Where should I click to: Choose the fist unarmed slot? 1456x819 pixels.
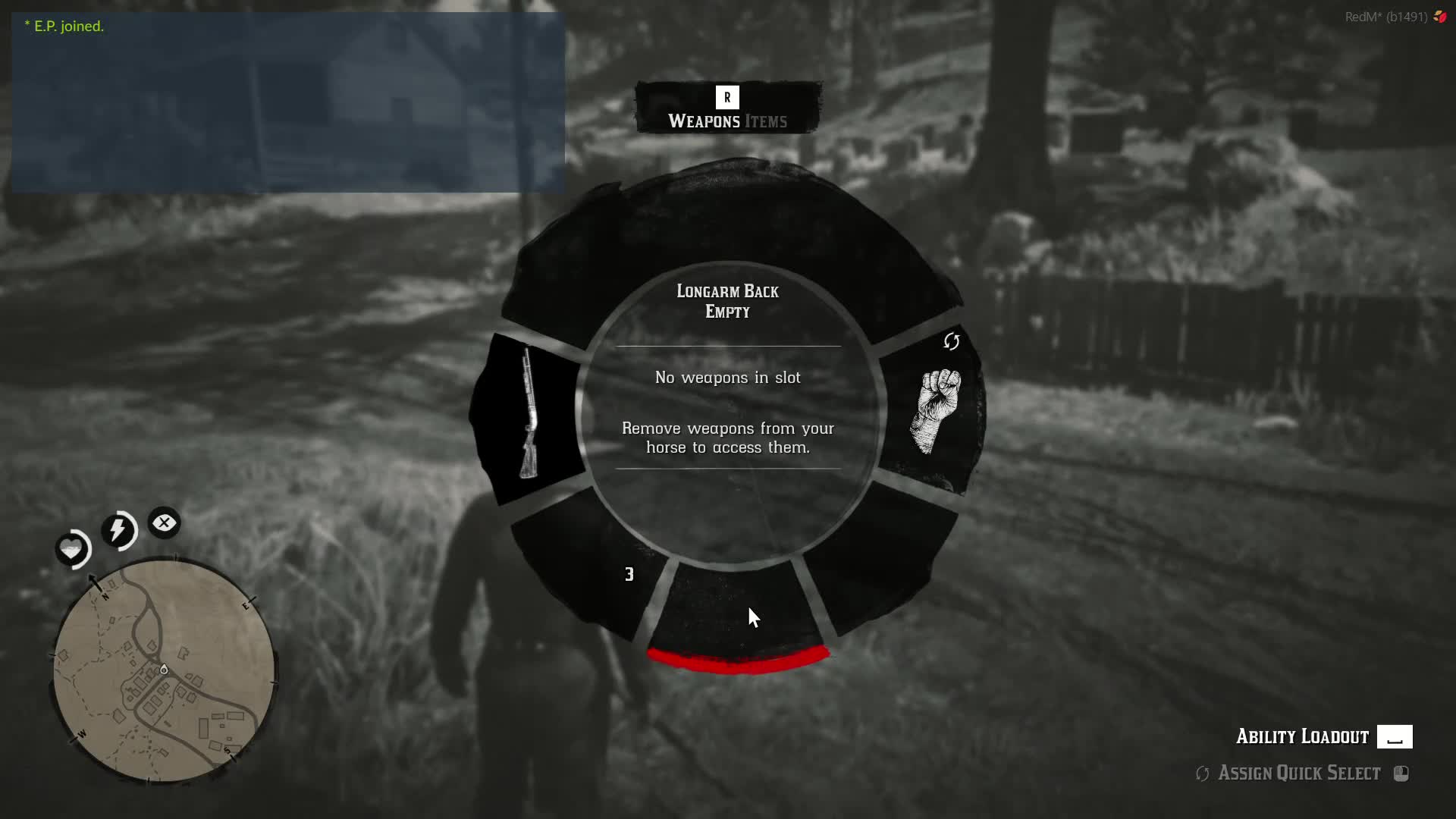click(x=939, y=411)
